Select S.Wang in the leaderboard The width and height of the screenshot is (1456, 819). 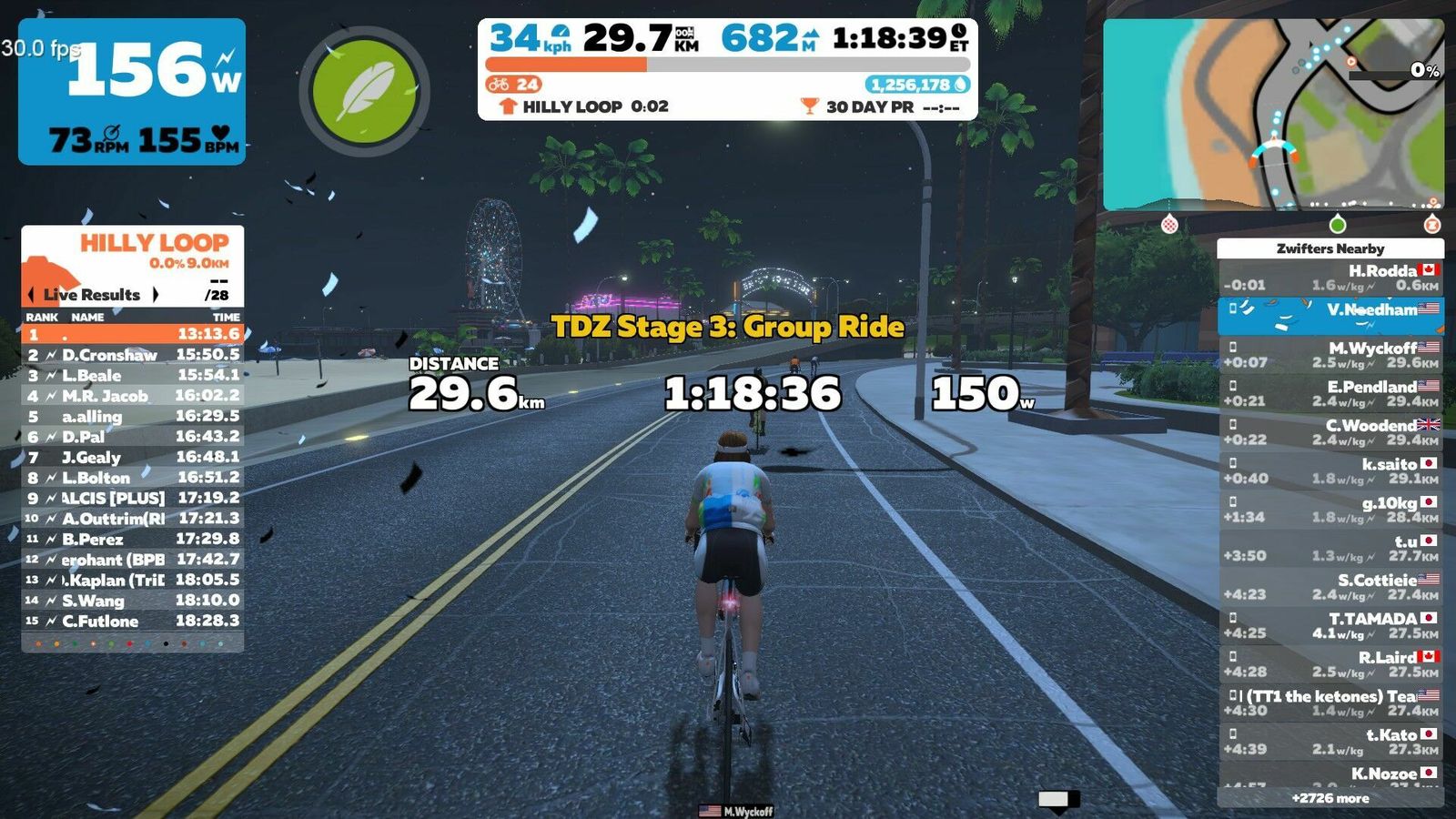tap(132, 601)
